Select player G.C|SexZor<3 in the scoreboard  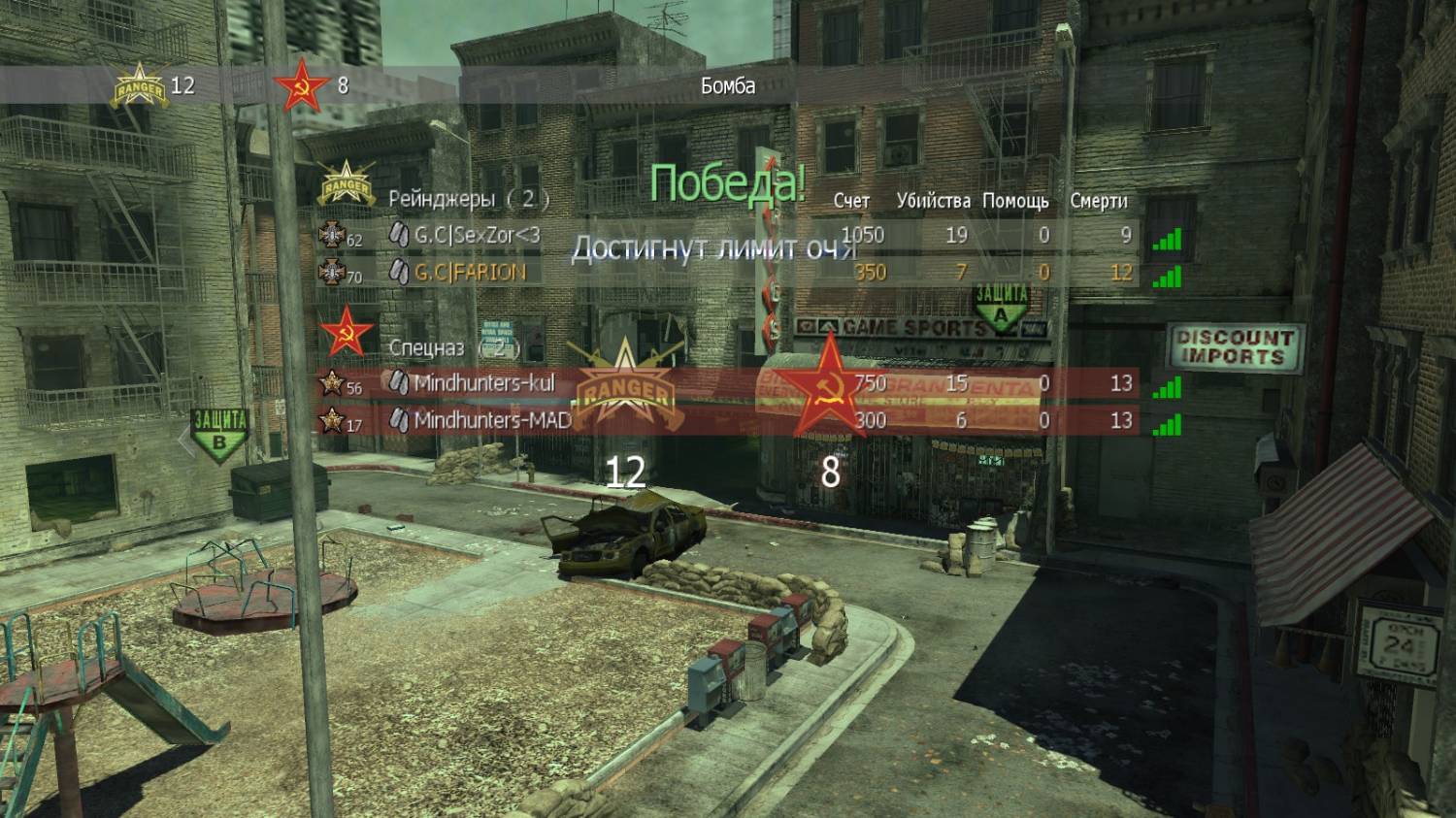click(477, 235)
